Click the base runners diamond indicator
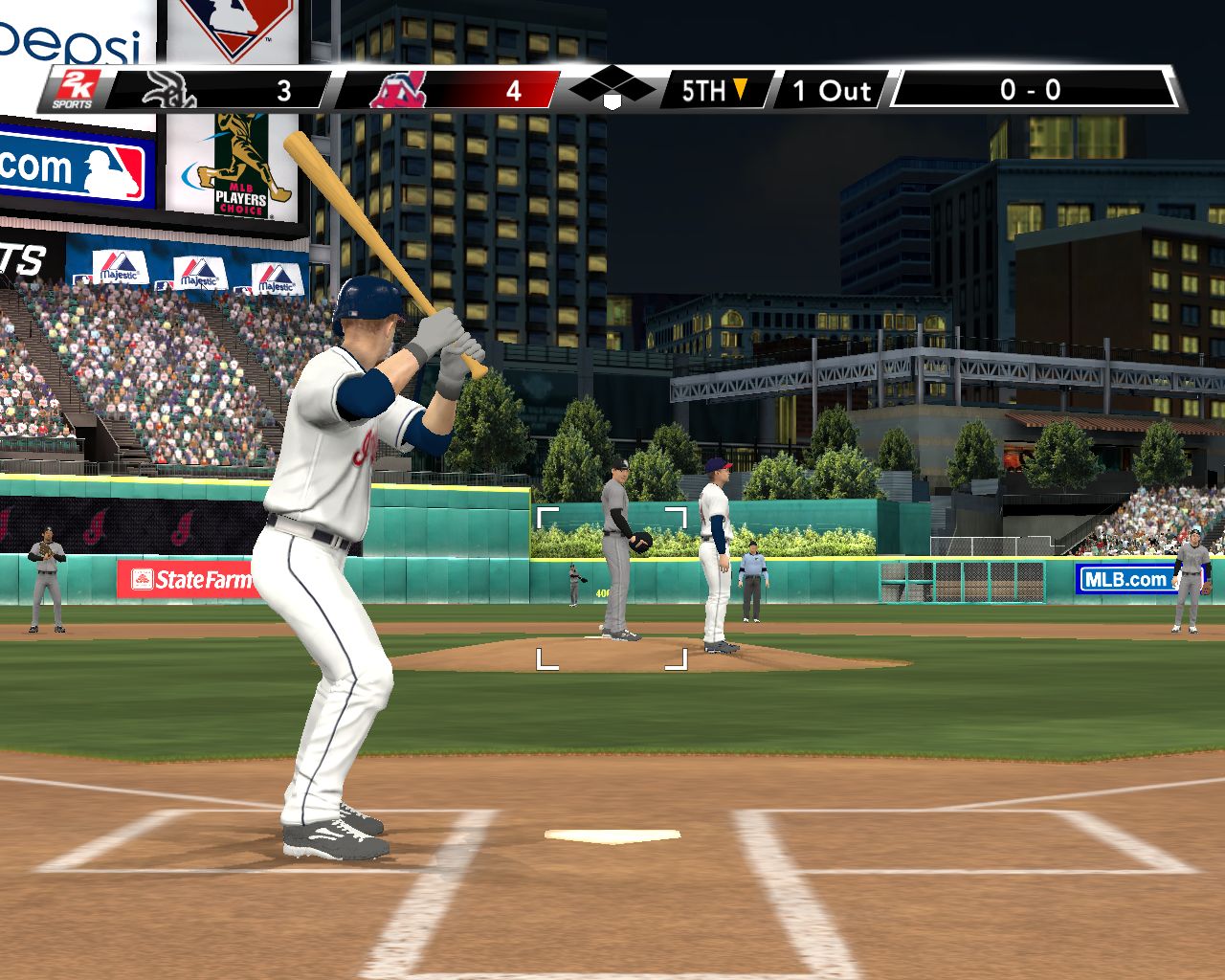The width and height of the screenshot is (1225, 980). [612, 89]
